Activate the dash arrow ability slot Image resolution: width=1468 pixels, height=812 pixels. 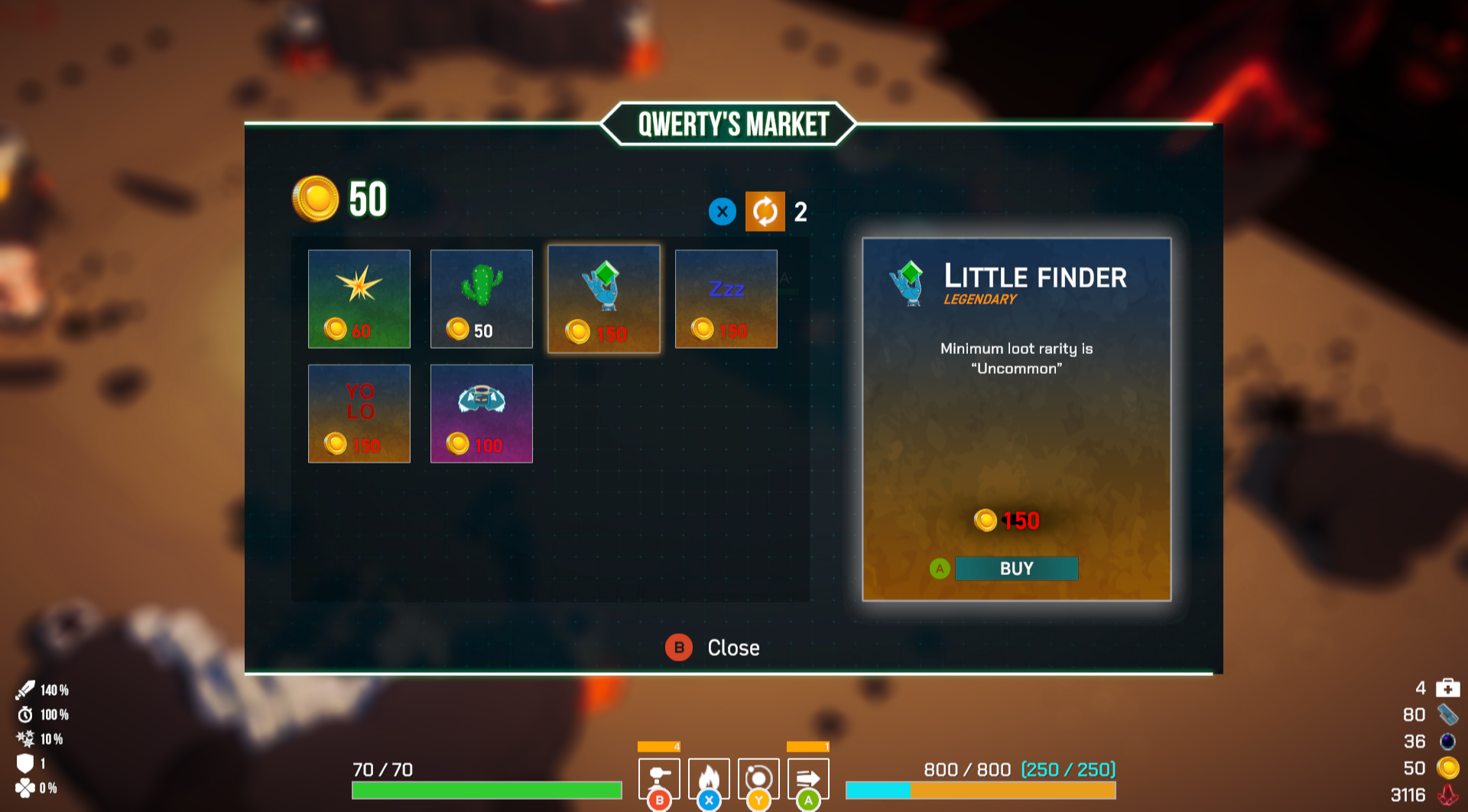pos(808,778)
